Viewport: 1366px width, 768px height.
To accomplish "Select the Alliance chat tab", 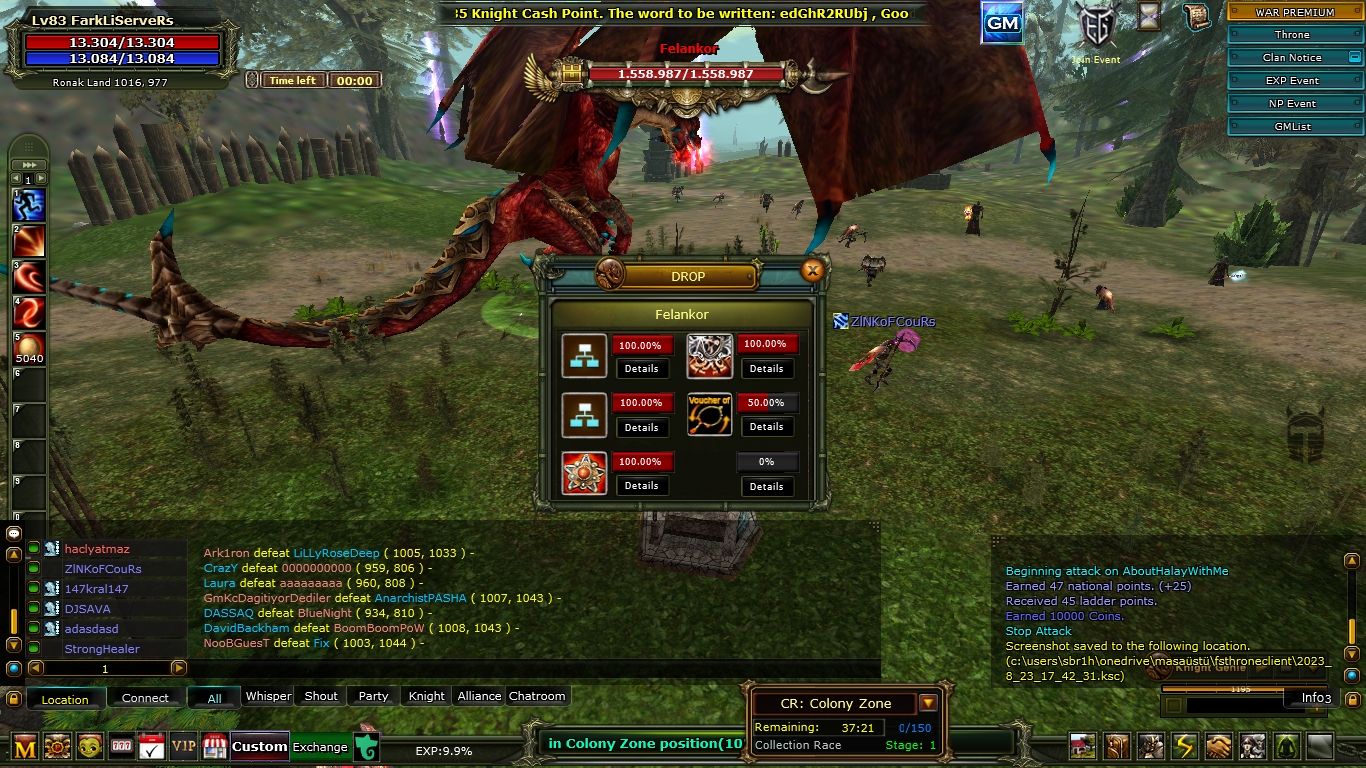I will tap(479, 696).
